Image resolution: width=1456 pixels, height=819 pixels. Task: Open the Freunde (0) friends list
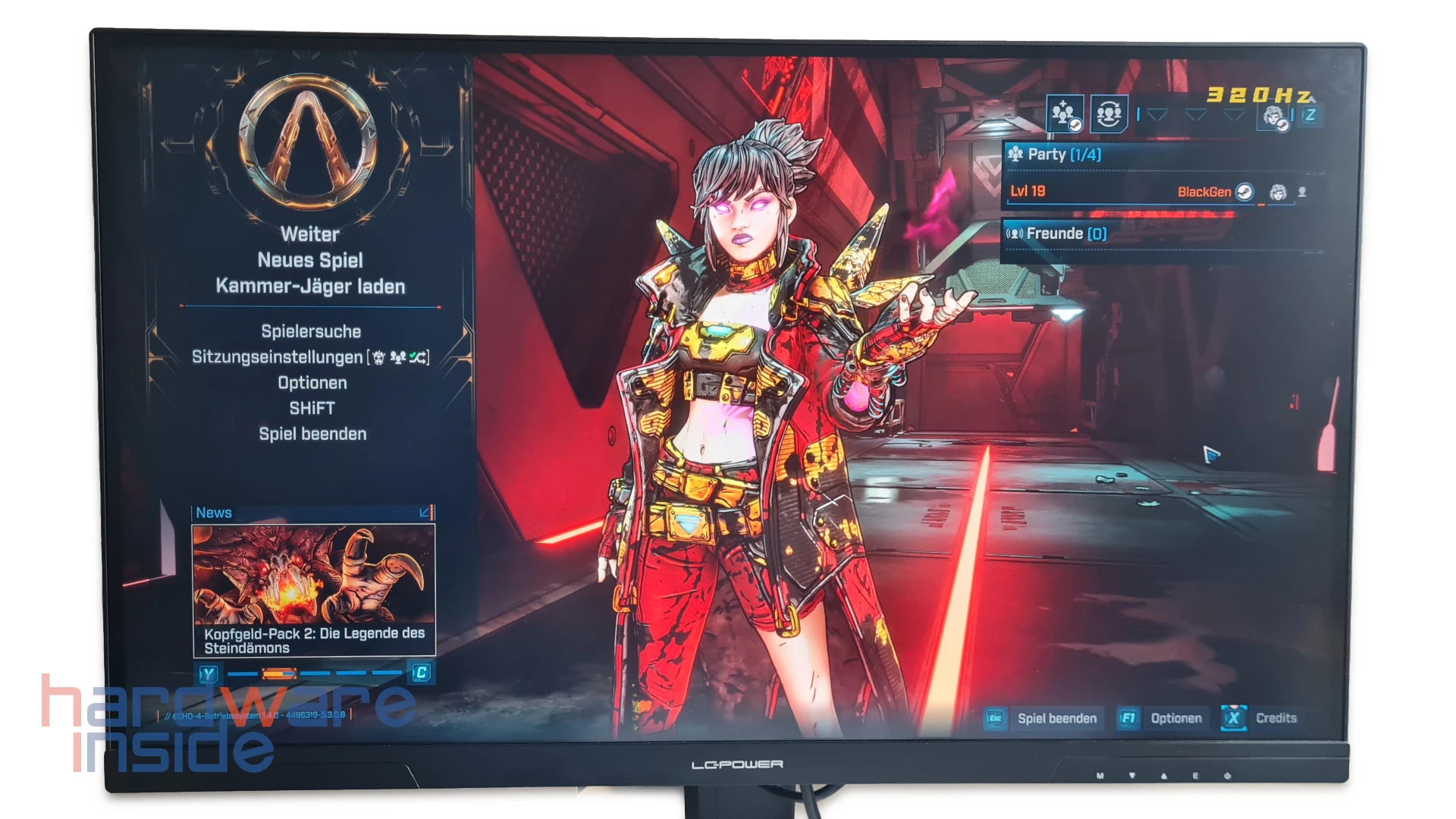coord(1066,234)
